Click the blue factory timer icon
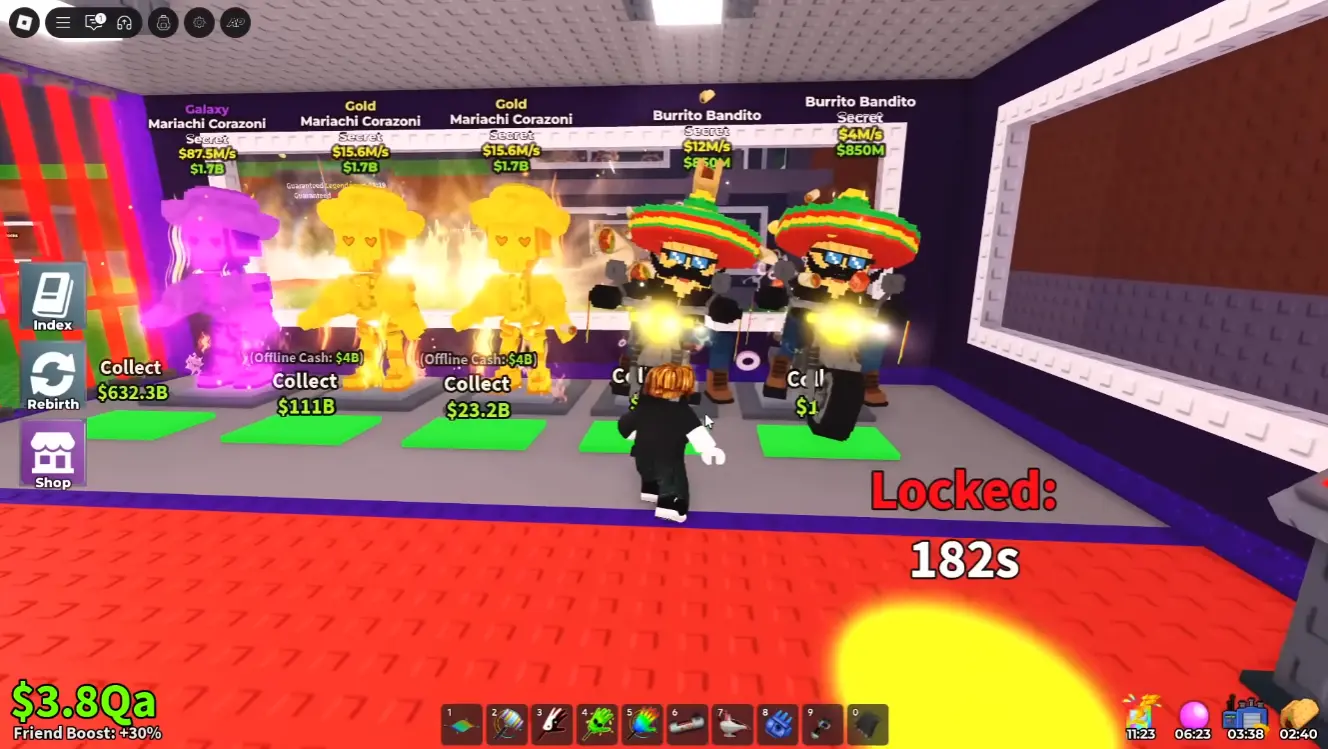Viewport: 1328px width, 749px height. coord(1246,715)
